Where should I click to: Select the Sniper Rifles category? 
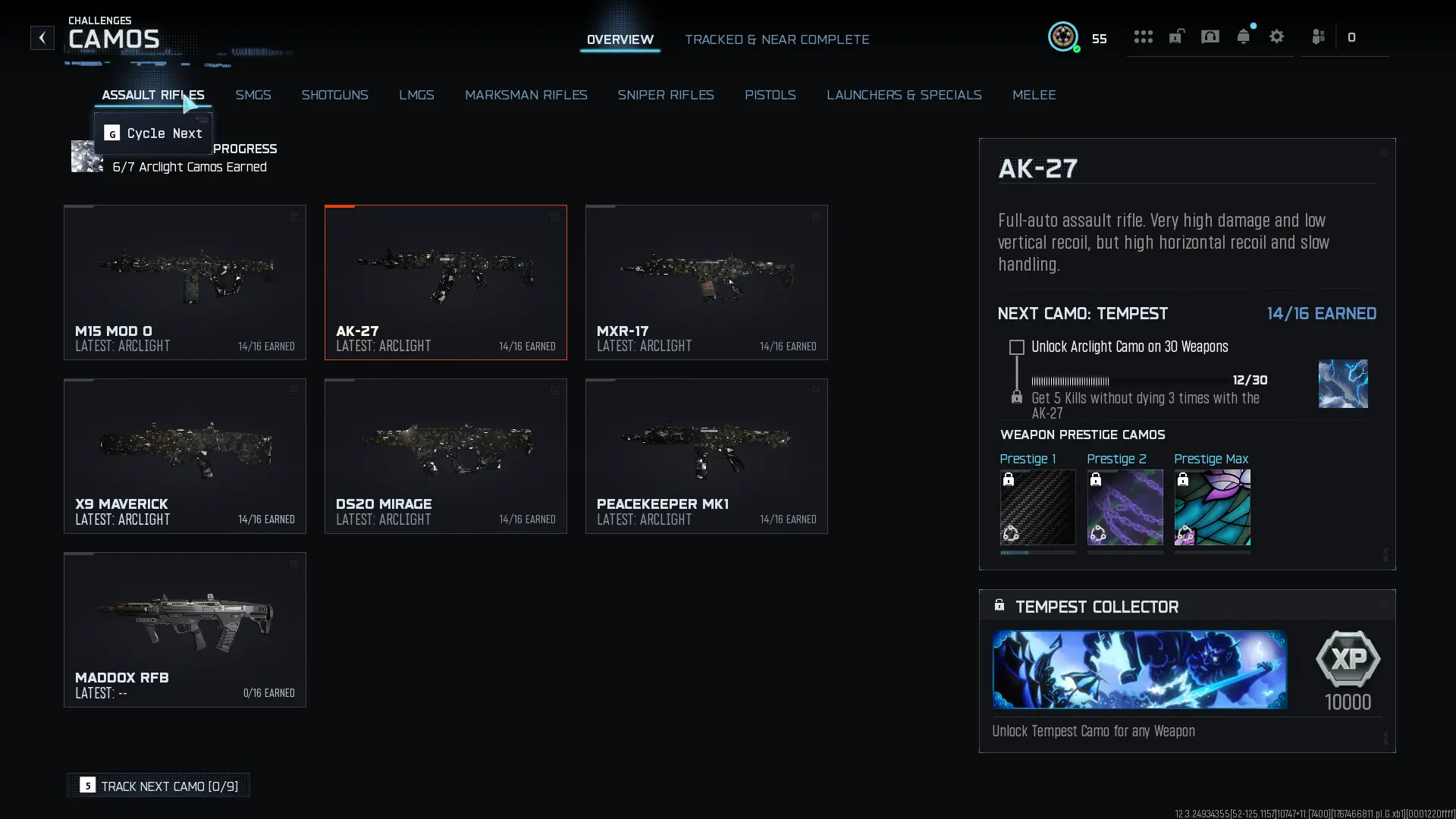(666, 95)
